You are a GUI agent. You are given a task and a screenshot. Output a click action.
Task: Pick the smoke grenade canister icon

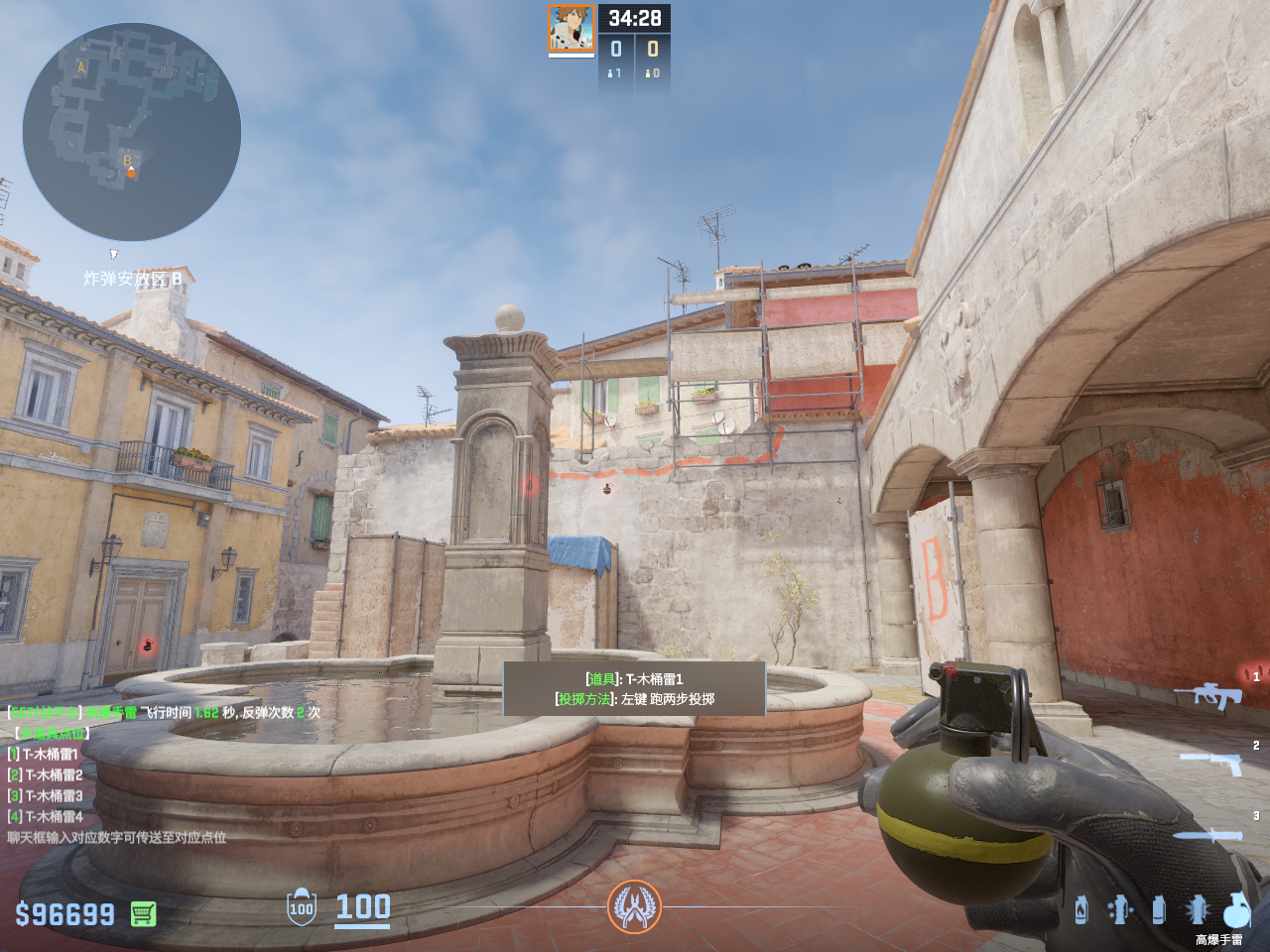1158,909
